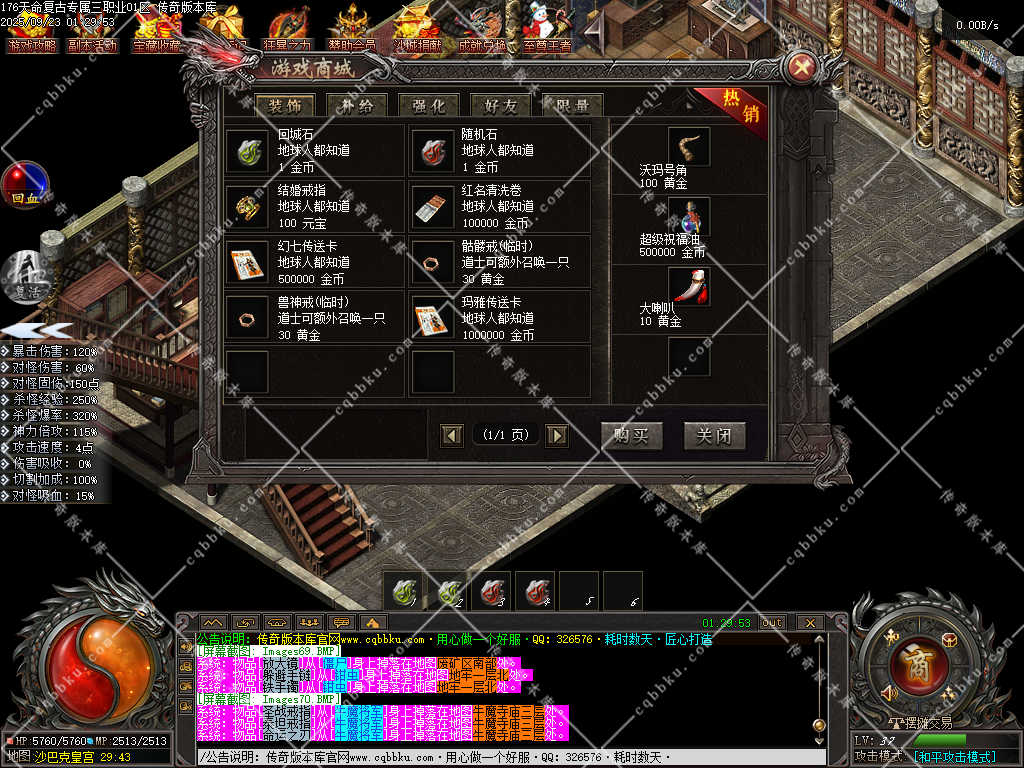Switch to the 补给 supplies tab
Screen dimensions: 1024x768
point(356,106)
